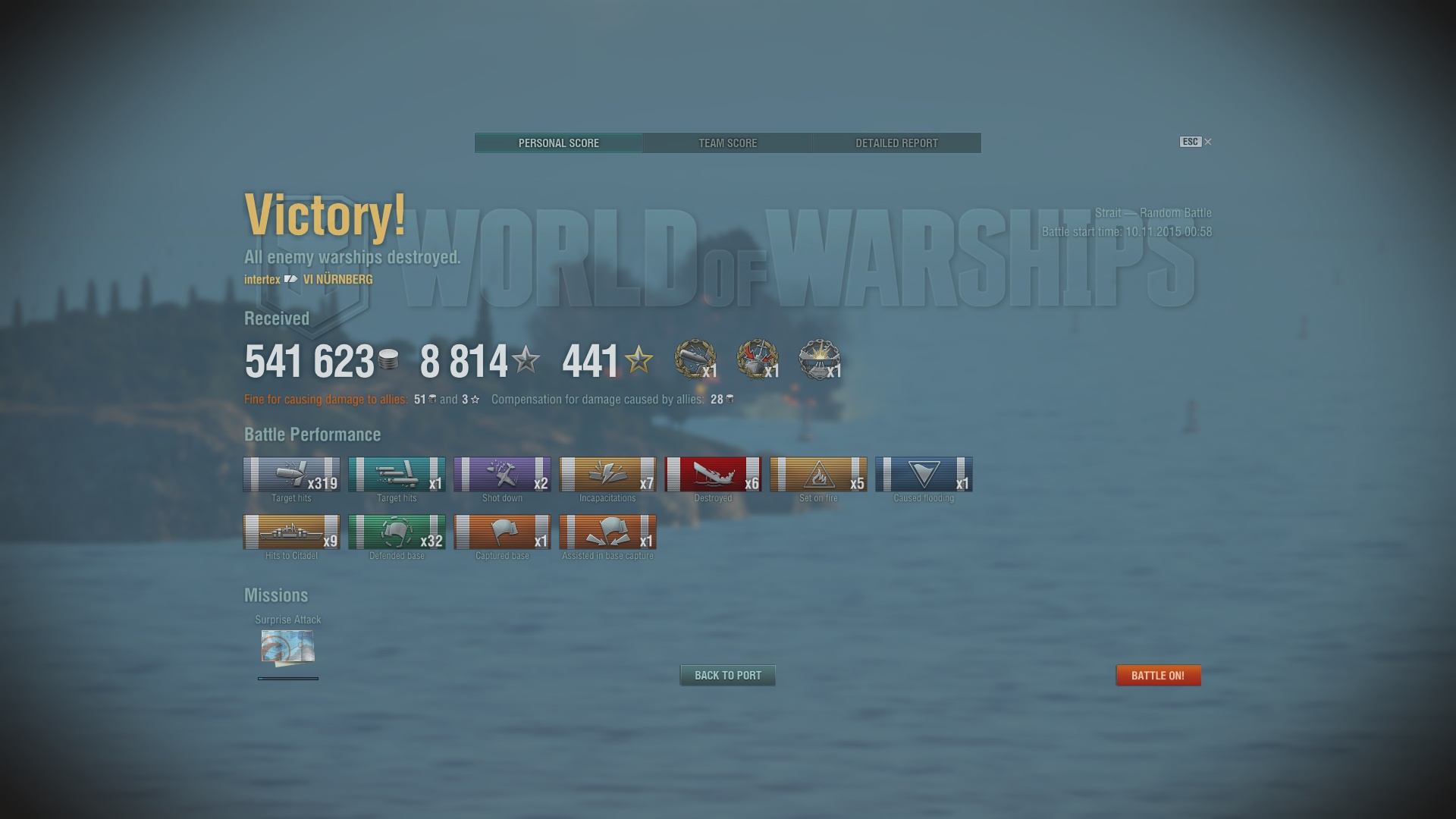Screen dimensions: 1456x819
Task: Select the x319 Target hits ribbon
Action: click(291, 475)
